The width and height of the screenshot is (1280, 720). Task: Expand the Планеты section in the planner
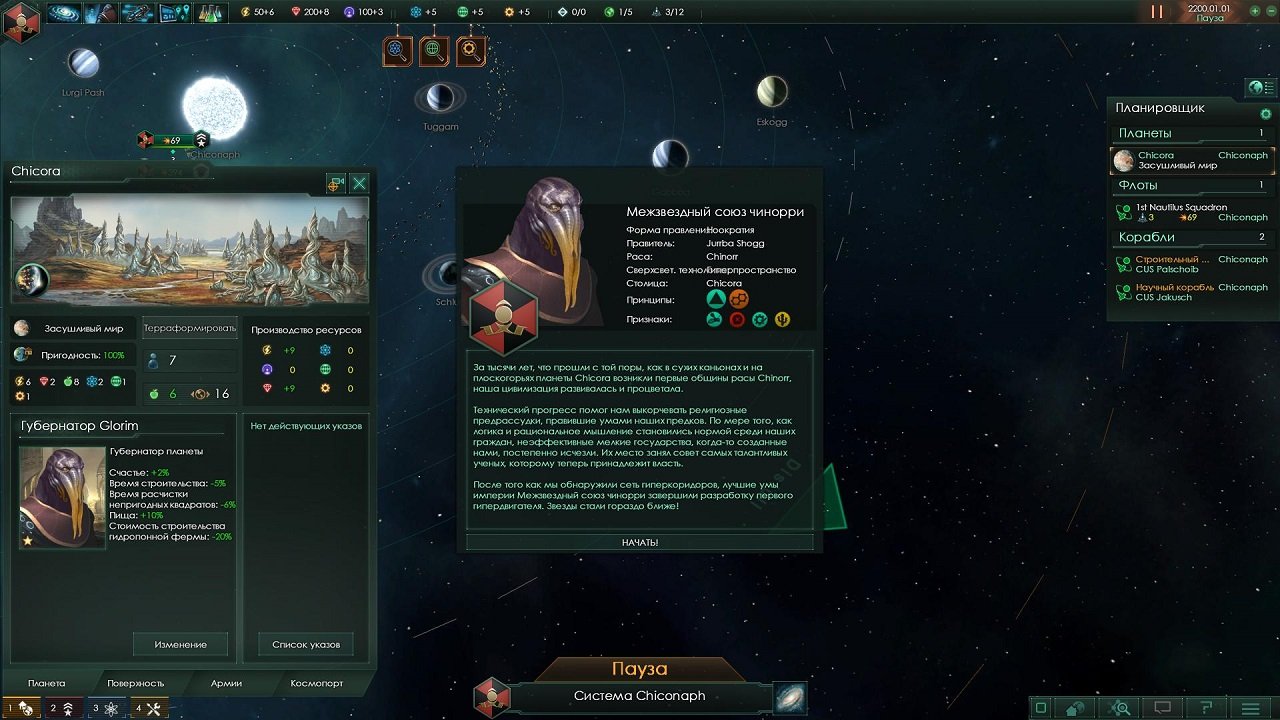[x=1143, y=132]
